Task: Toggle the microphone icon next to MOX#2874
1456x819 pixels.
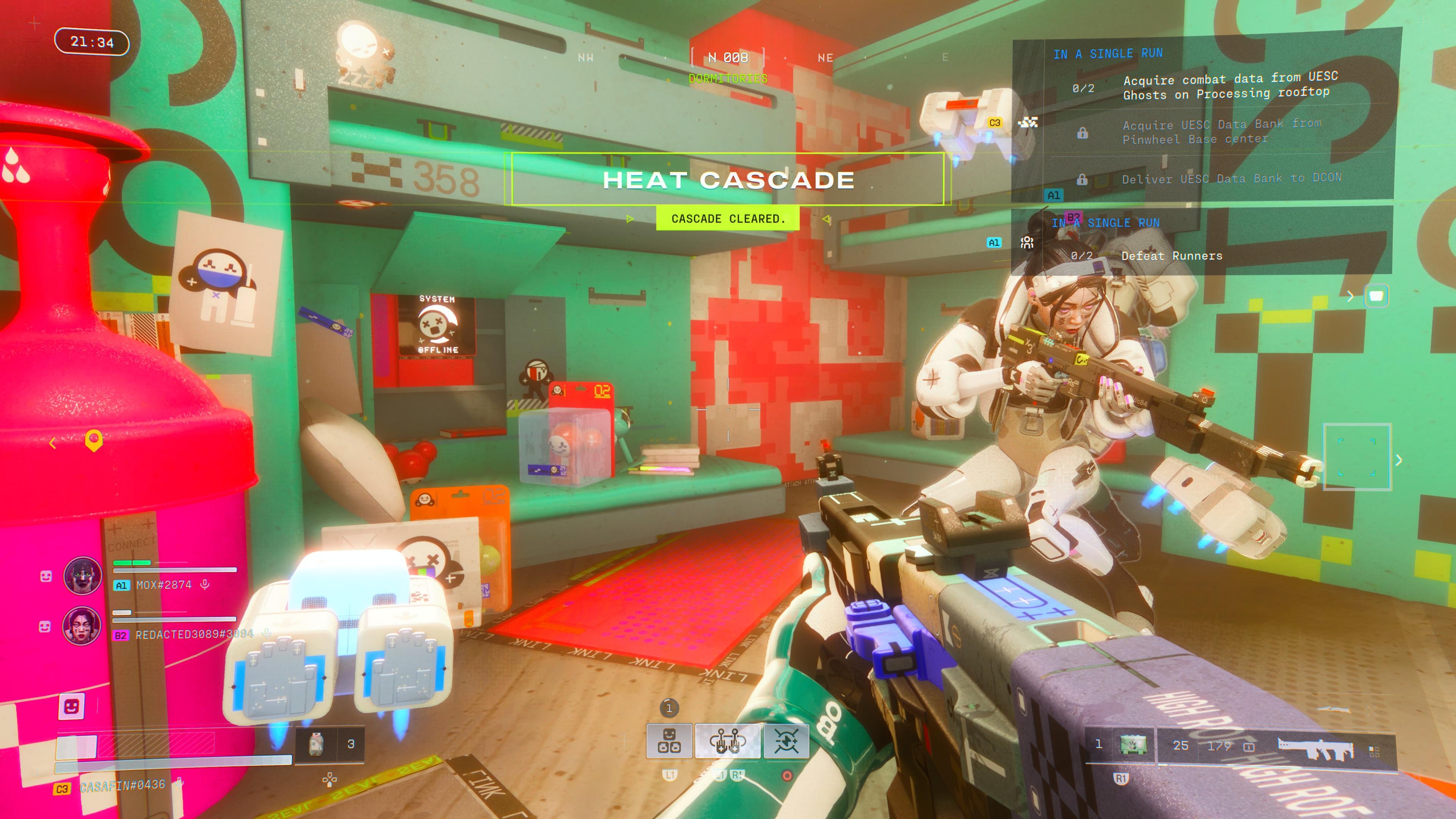Action: point(205,584)
